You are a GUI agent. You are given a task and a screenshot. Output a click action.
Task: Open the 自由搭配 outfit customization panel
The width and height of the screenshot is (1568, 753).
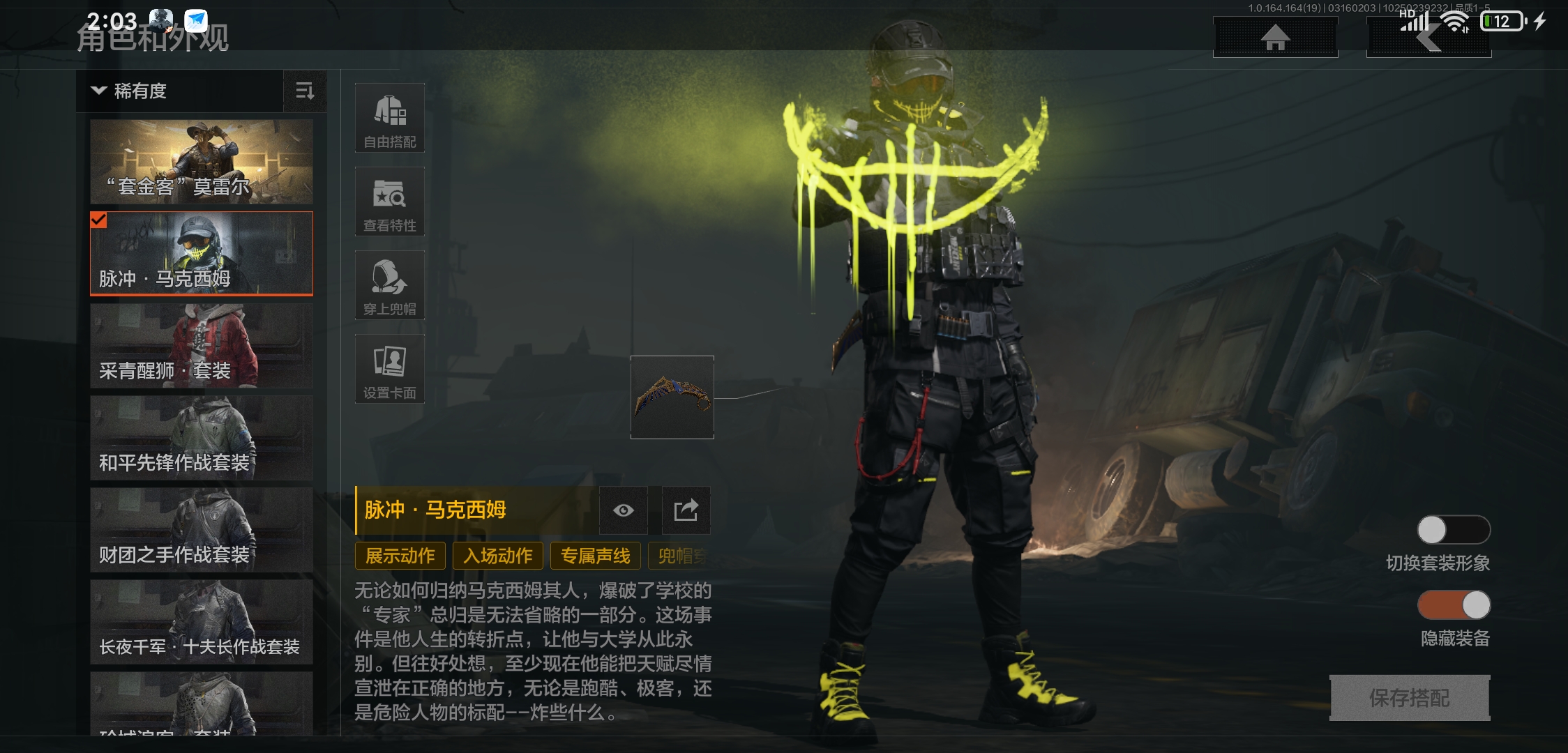389,119
